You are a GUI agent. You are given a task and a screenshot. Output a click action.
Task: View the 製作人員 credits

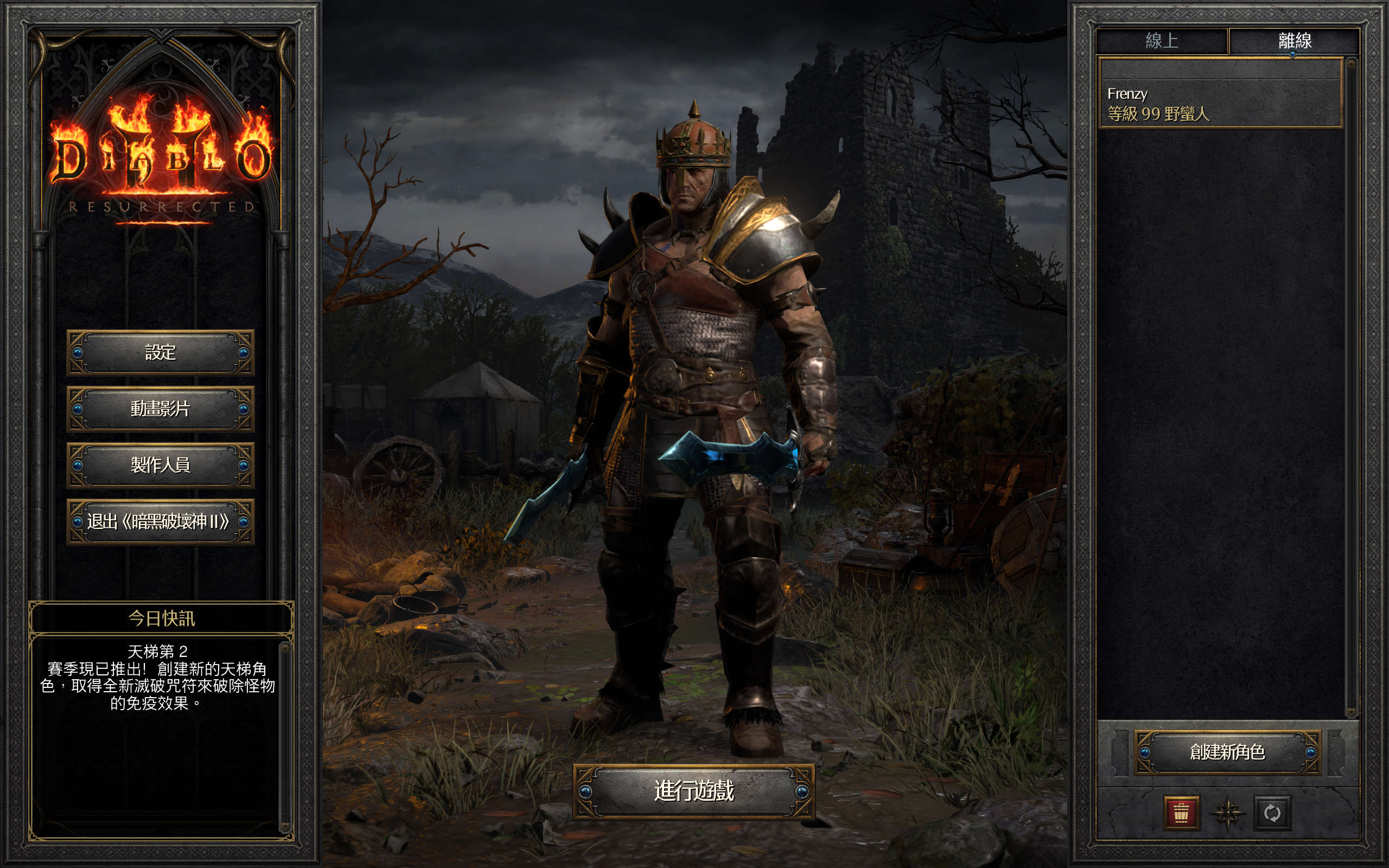point(160,464)
